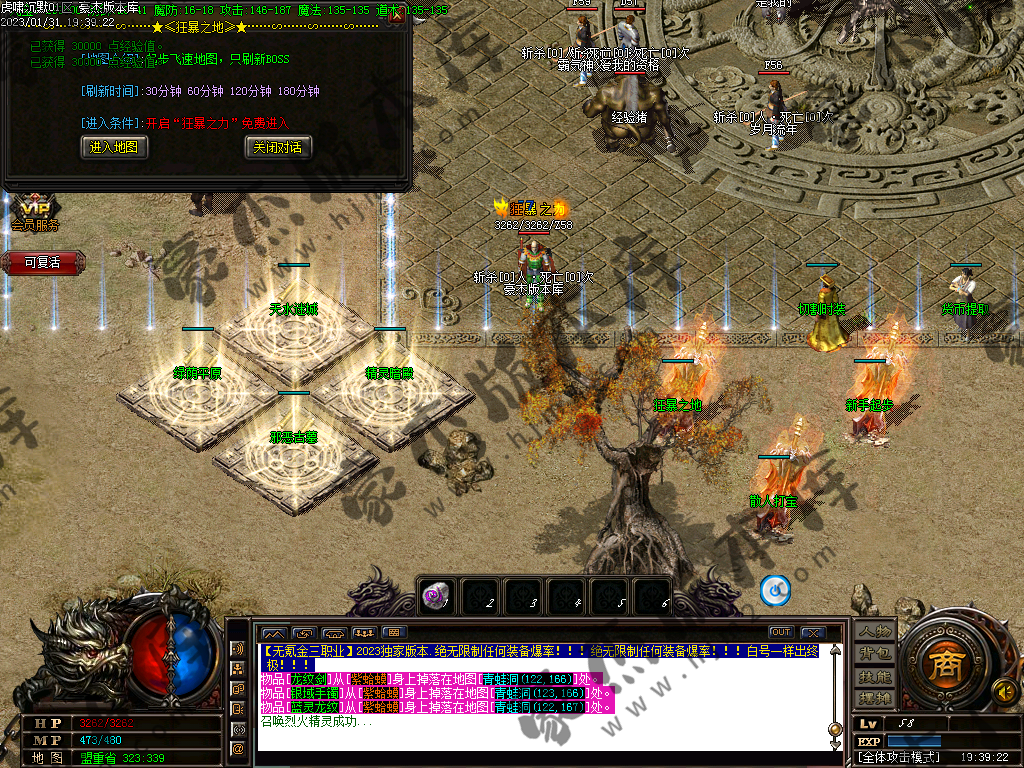Click the OUT button above chat

point(780,632)
